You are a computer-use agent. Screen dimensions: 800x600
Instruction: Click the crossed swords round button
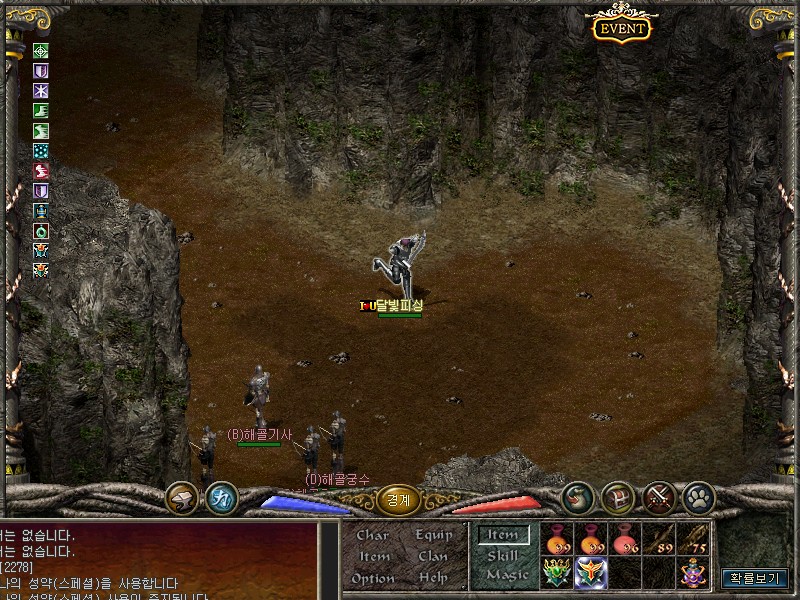[x=658, y=496]
